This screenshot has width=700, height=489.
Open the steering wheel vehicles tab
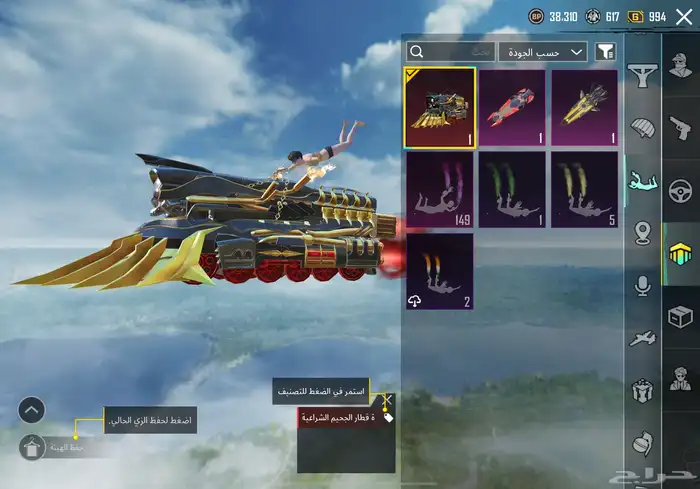[681, 190]
